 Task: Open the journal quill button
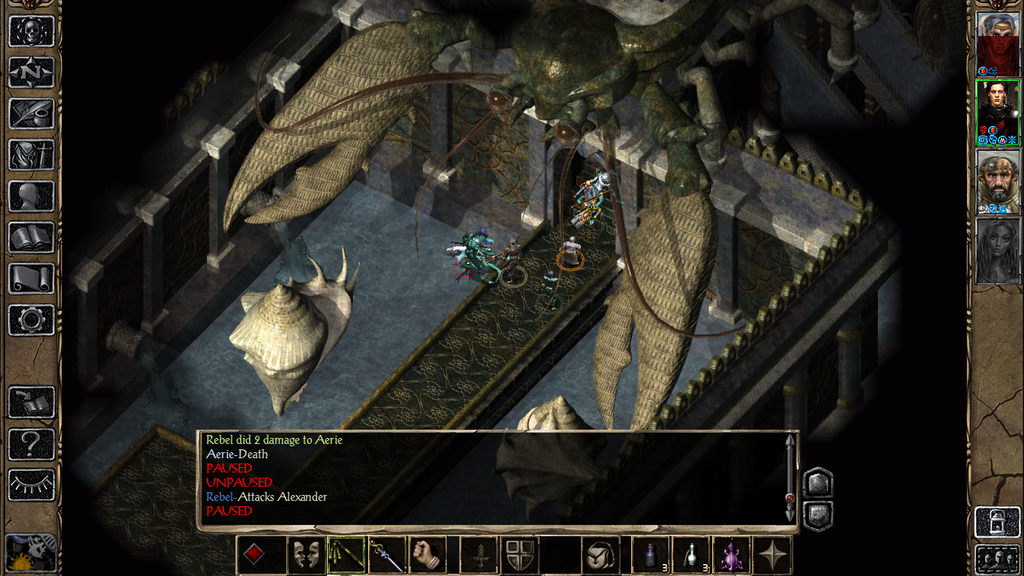click(x=31, y=113)
